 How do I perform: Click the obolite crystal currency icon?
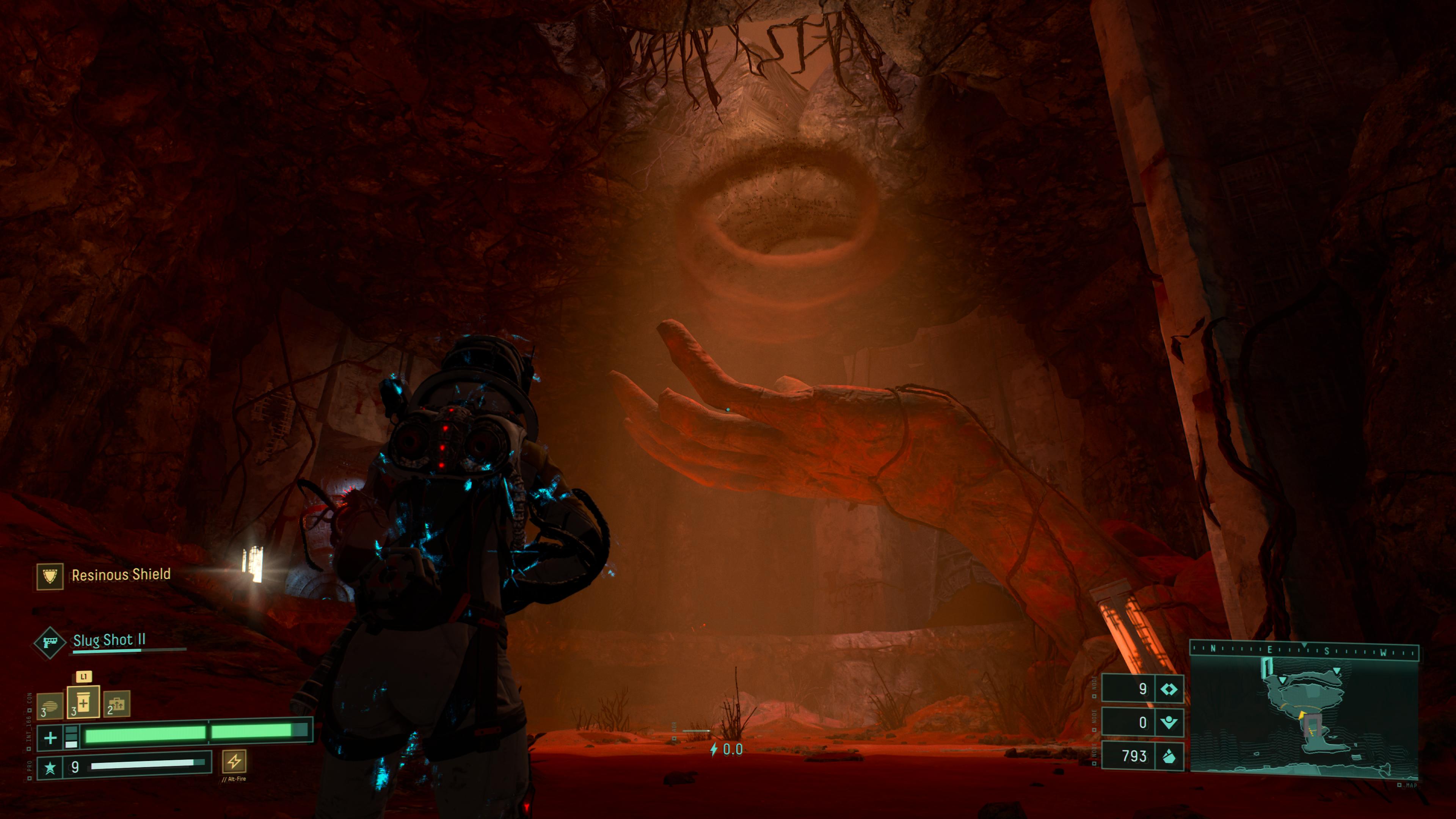1169,756
